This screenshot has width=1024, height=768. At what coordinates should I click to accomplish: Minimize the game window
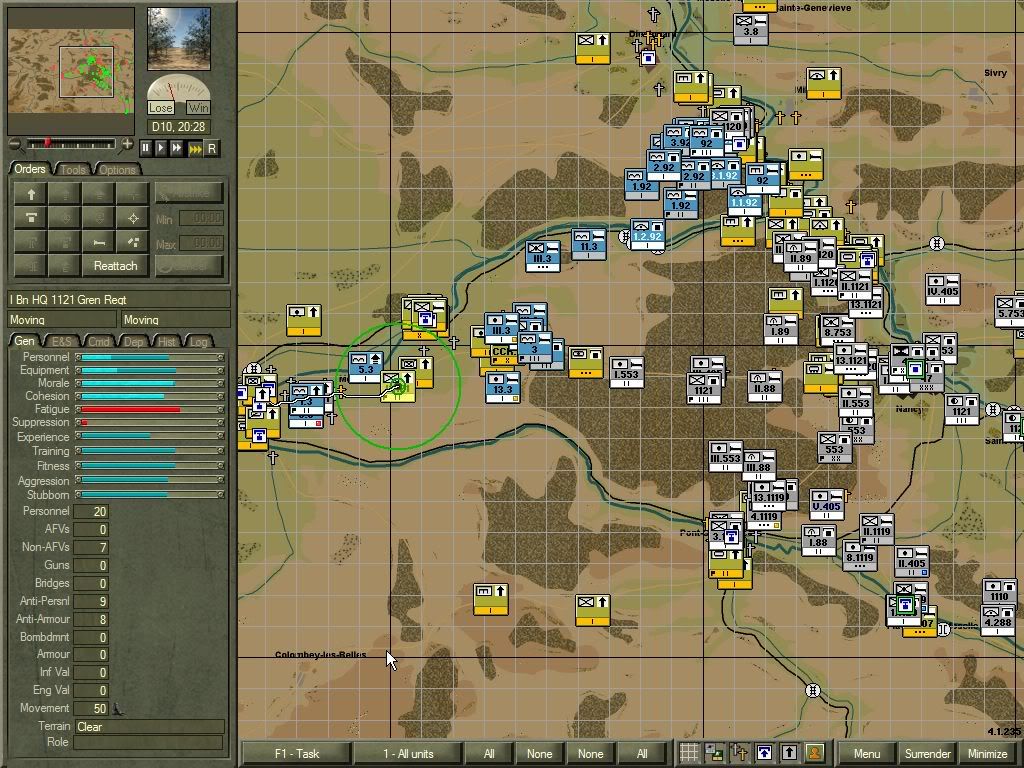coord(987,754)
